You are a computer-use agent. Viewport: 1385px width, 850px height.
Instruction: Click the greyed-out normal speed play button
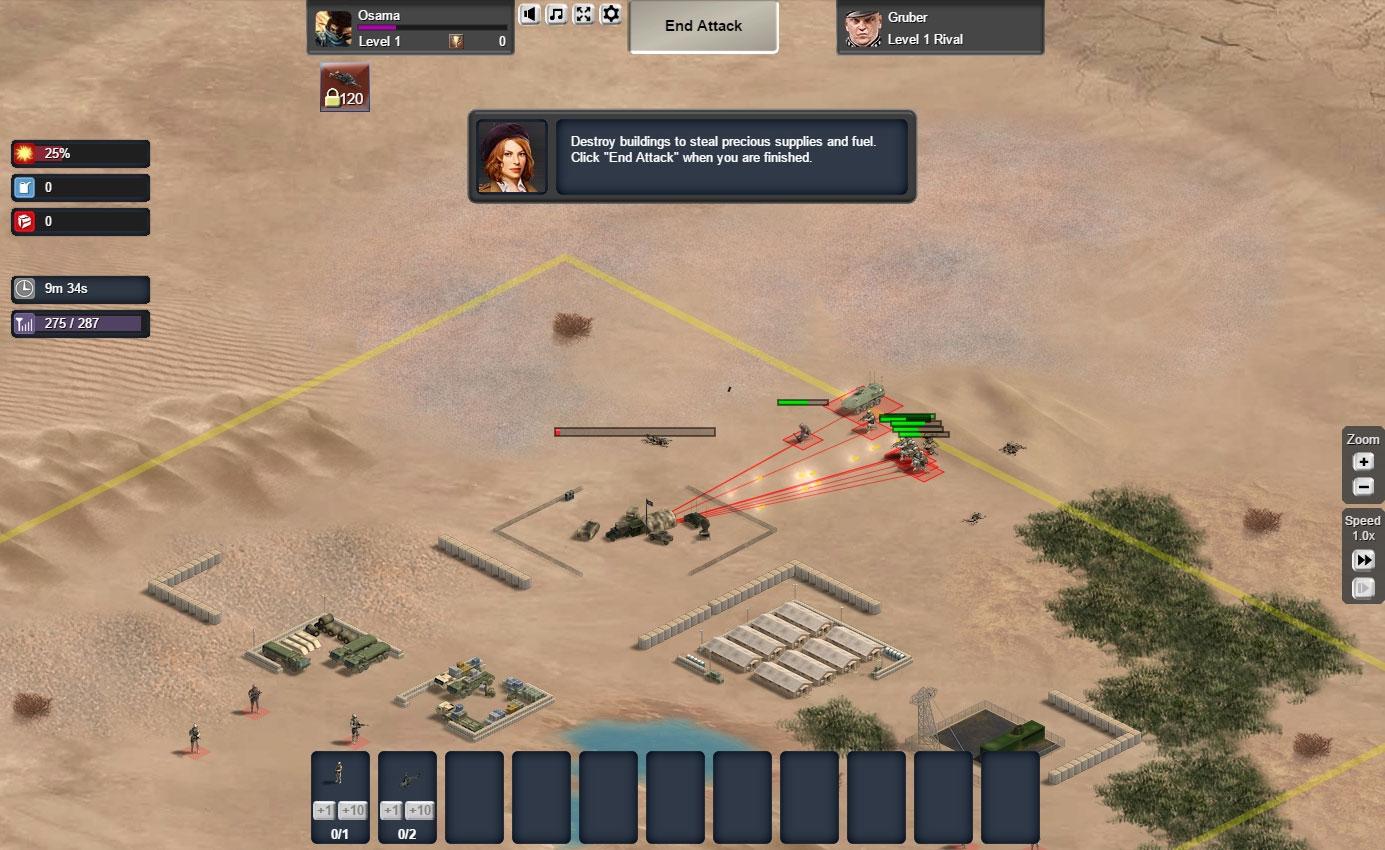click(x=1363, y=588)
